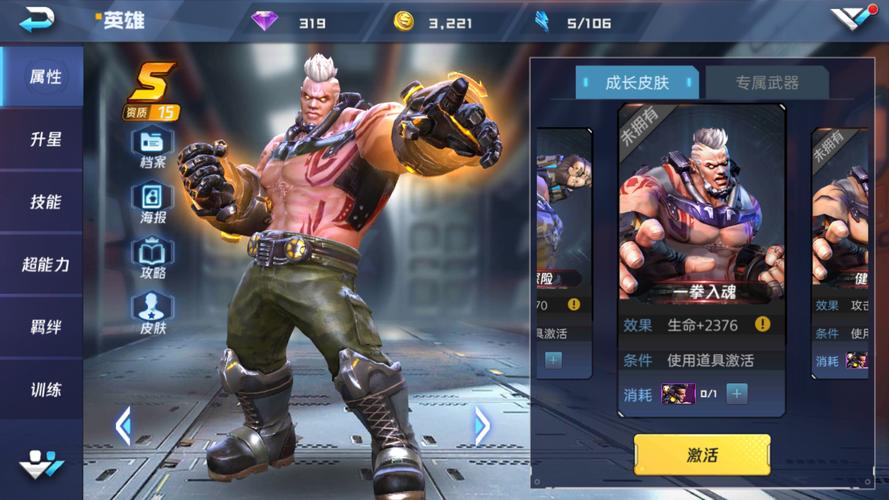
Task: Select the 成长皮肤 growth skin tab
Action: click(x=638, y=83)
